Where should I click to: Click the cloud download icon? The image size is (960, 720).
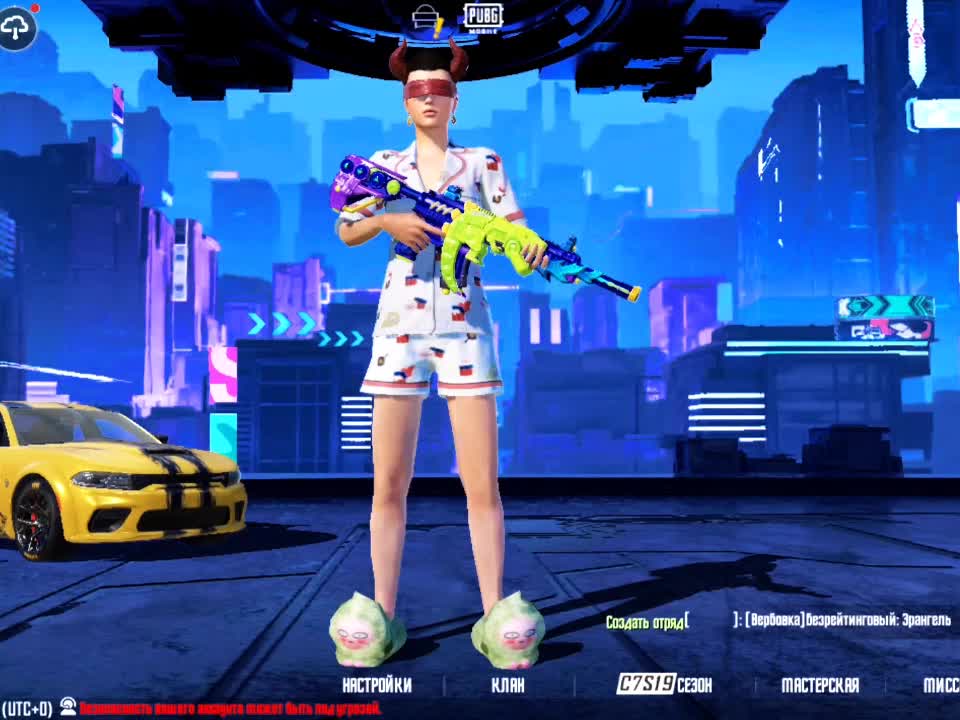(x=18, y=27)
